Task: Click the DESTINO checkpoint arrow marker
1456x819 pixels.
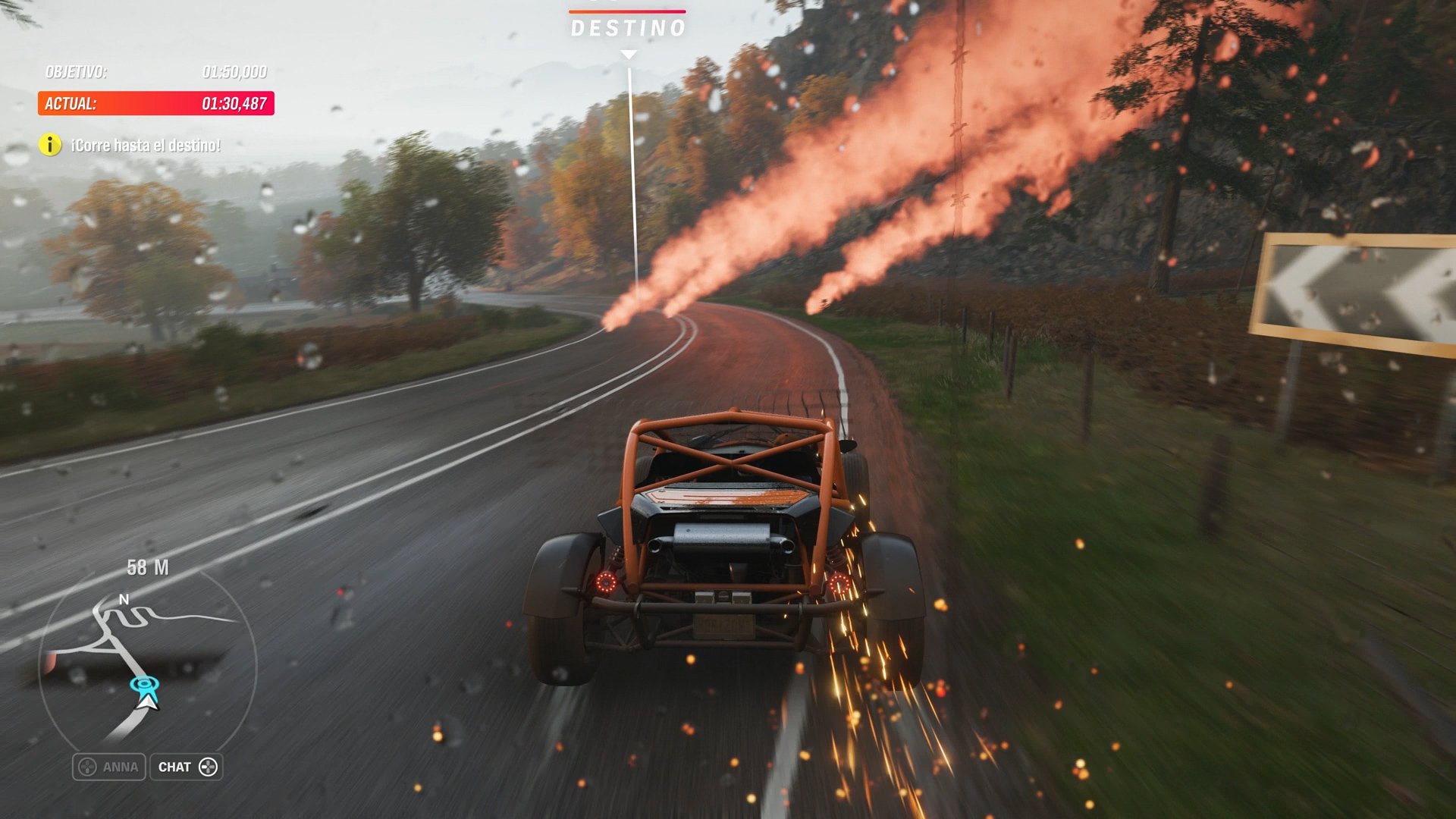Action: (627, 53)
